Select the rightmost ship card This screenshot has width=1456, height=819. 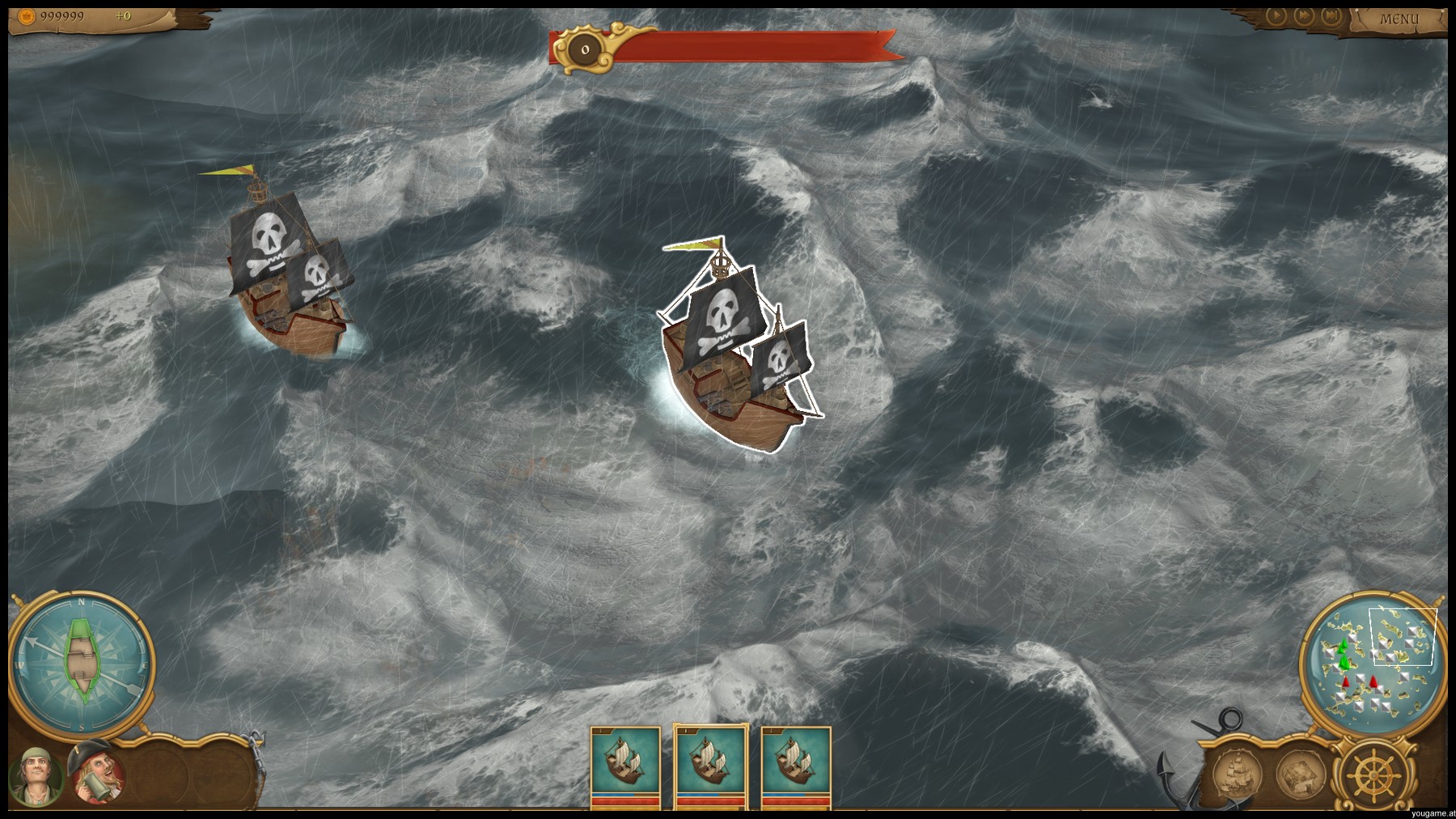[796, 766]
